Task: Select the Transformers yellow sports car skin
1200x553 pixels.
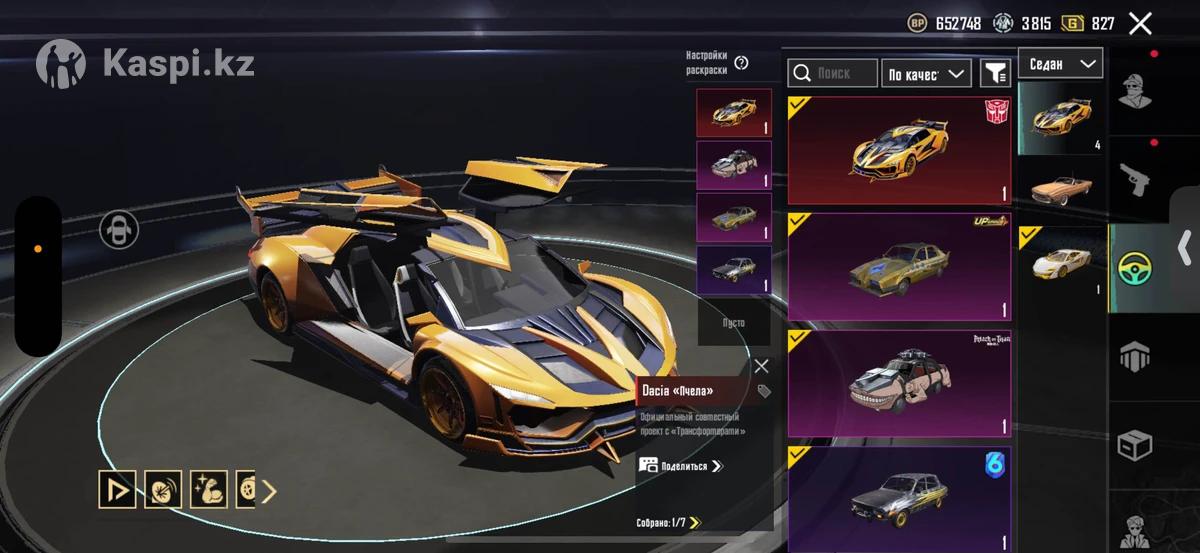Action: (899, 150)
